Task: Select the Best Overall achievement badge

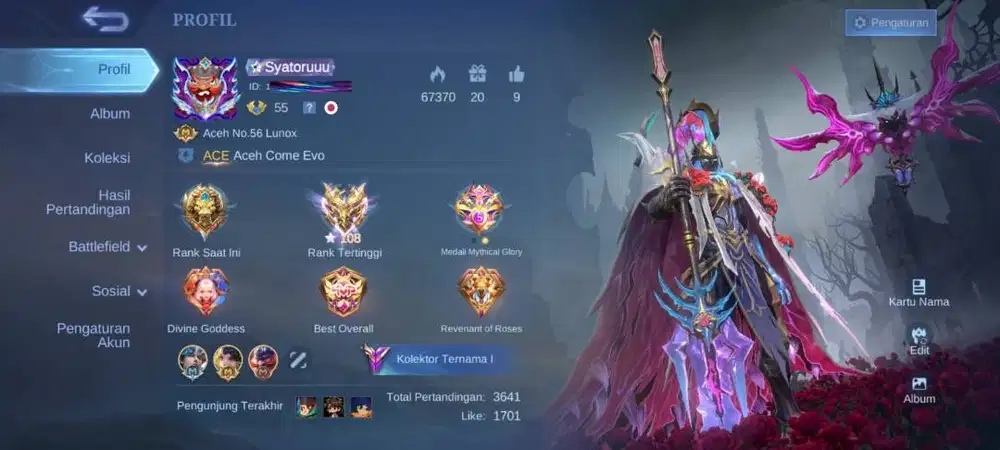Action: 343,291
